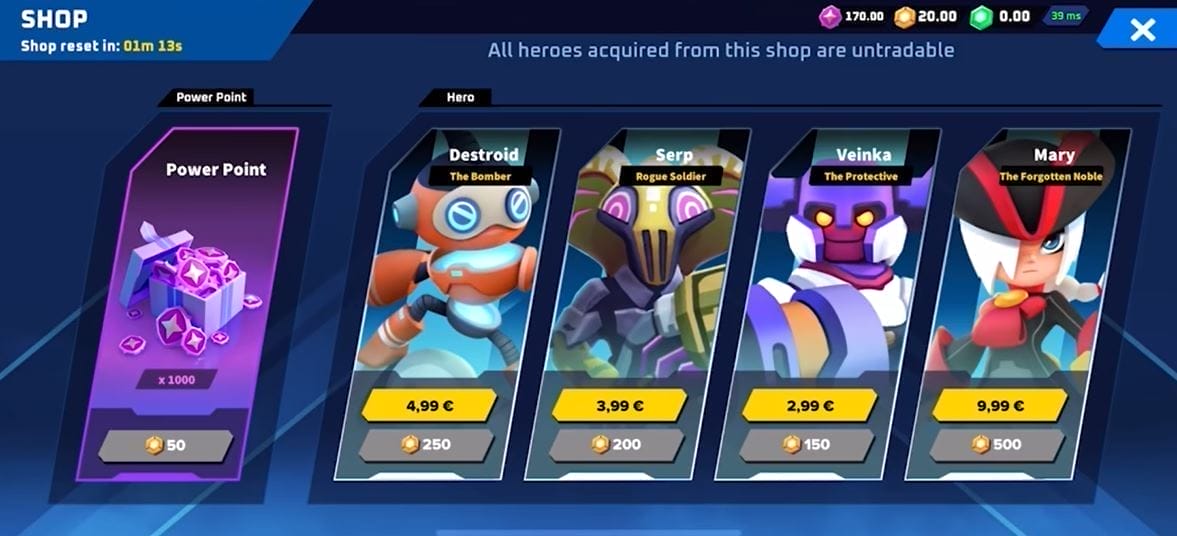Buy Power Point pack for 50 coins

tap(166, 446)
